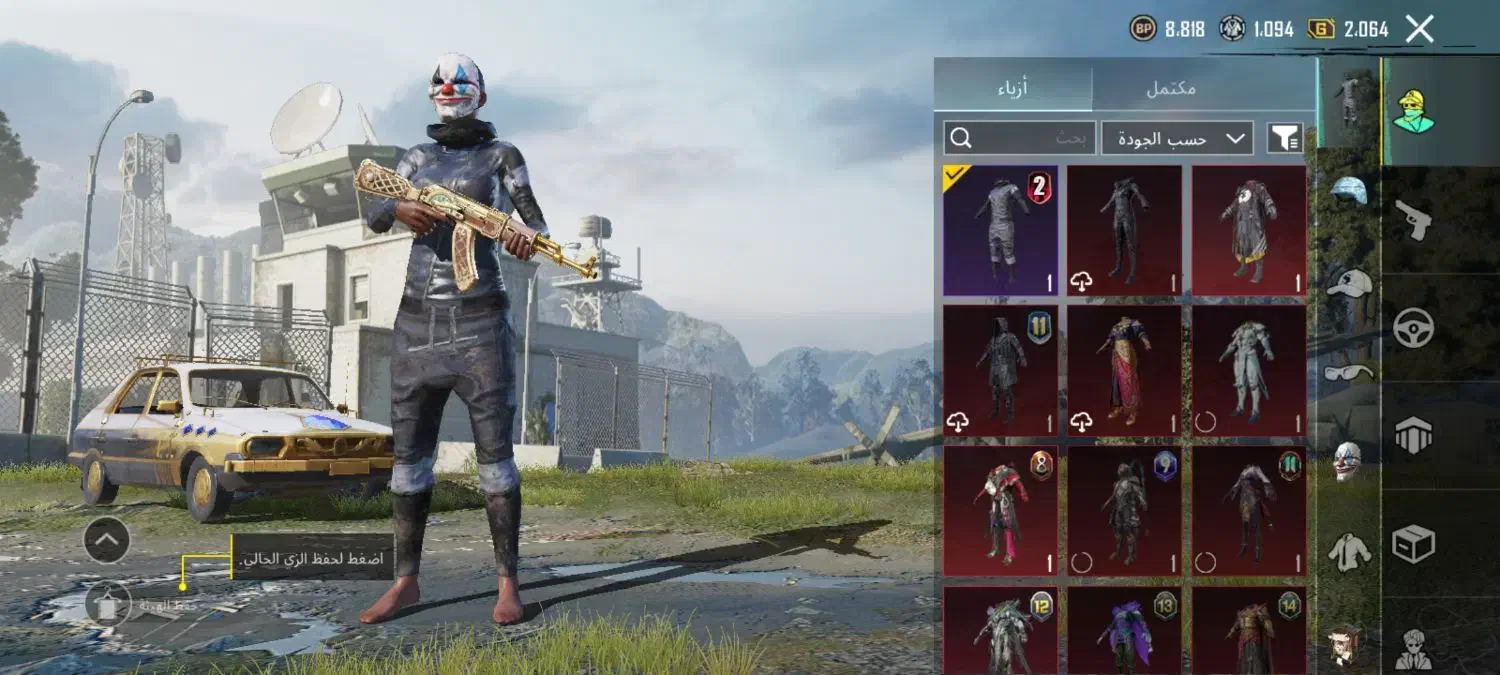Screen dimensions: 1500x675
Task: Switch to the مكتمل tab
Action: coord(1170,88)
